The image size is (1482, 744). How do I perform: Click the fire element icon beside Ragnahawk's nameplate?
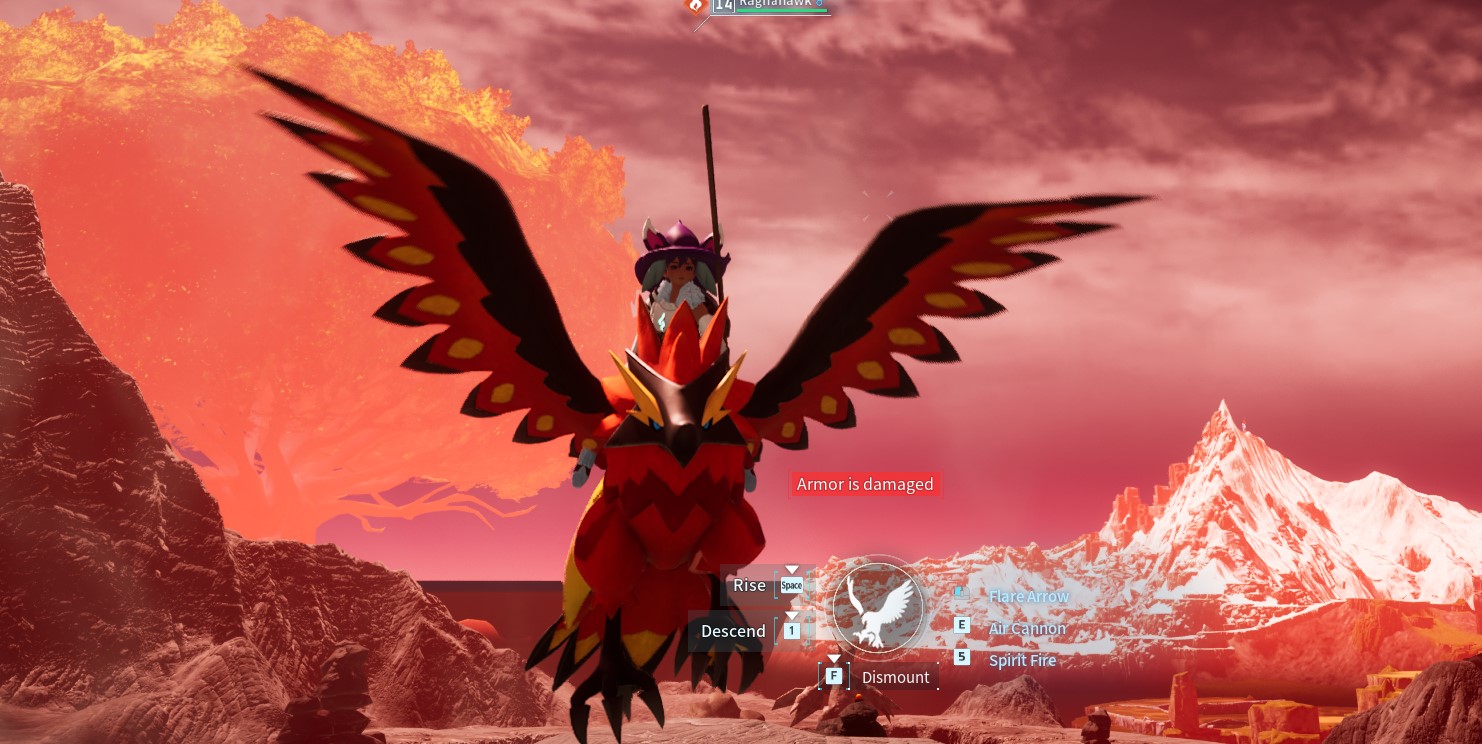click(x=696, y=6)
